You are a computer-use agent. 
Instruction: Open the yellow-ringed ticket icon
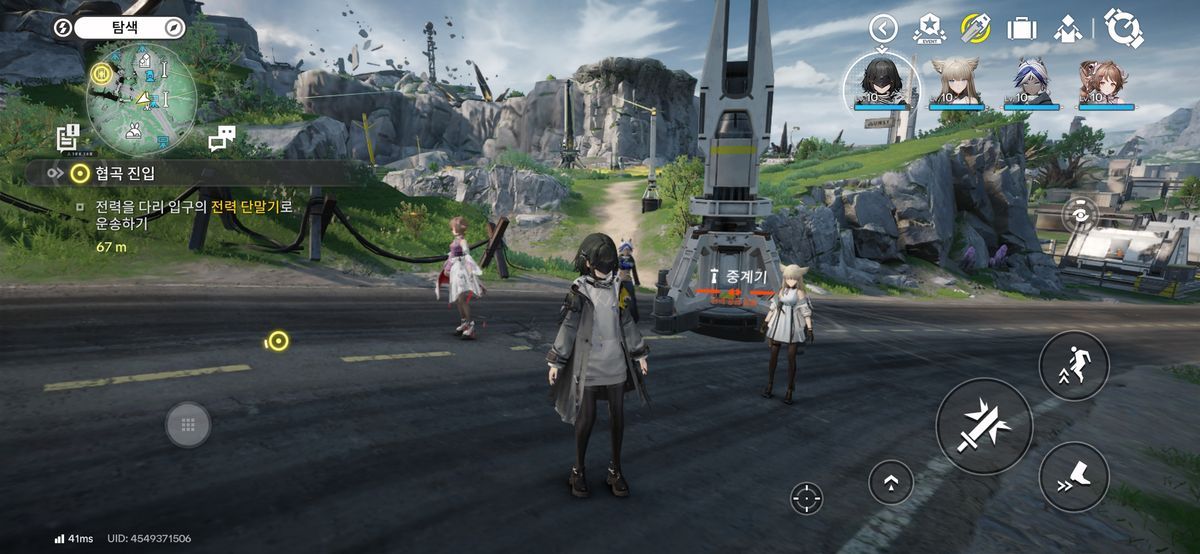coord(975,28)
